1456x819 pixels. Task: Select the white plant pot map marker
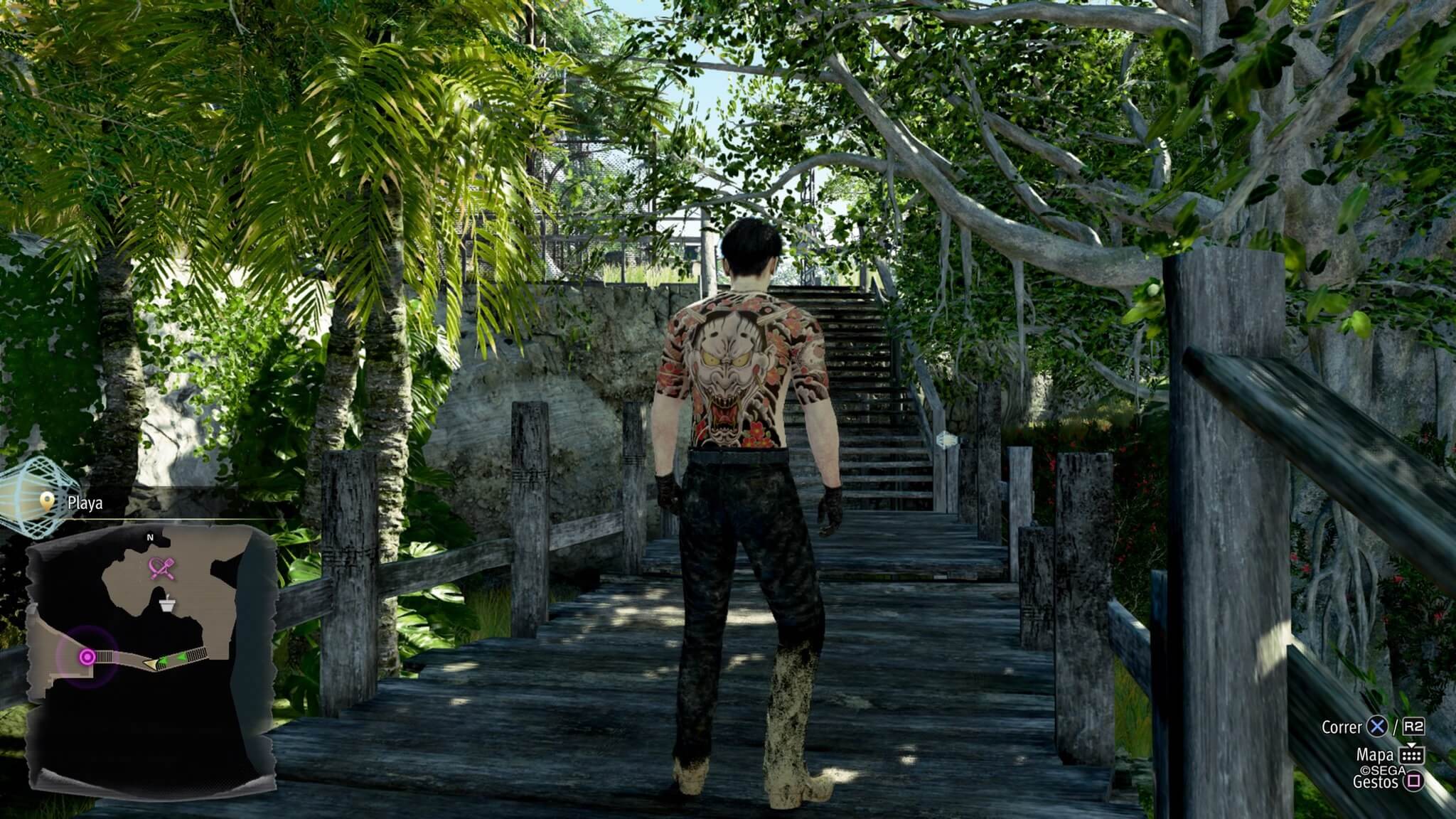[167, 605]
